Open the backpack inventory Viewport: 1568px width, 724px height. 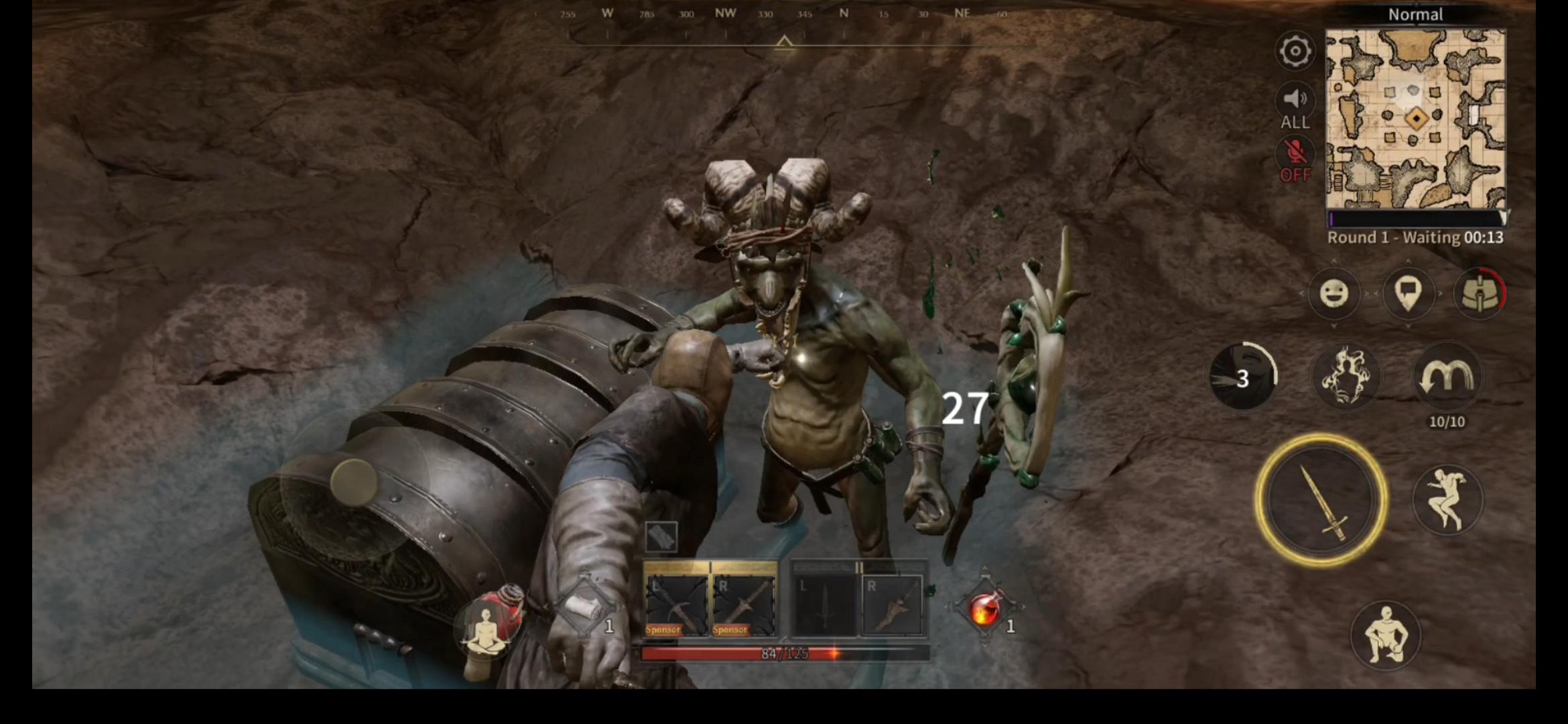point(1480,294)
